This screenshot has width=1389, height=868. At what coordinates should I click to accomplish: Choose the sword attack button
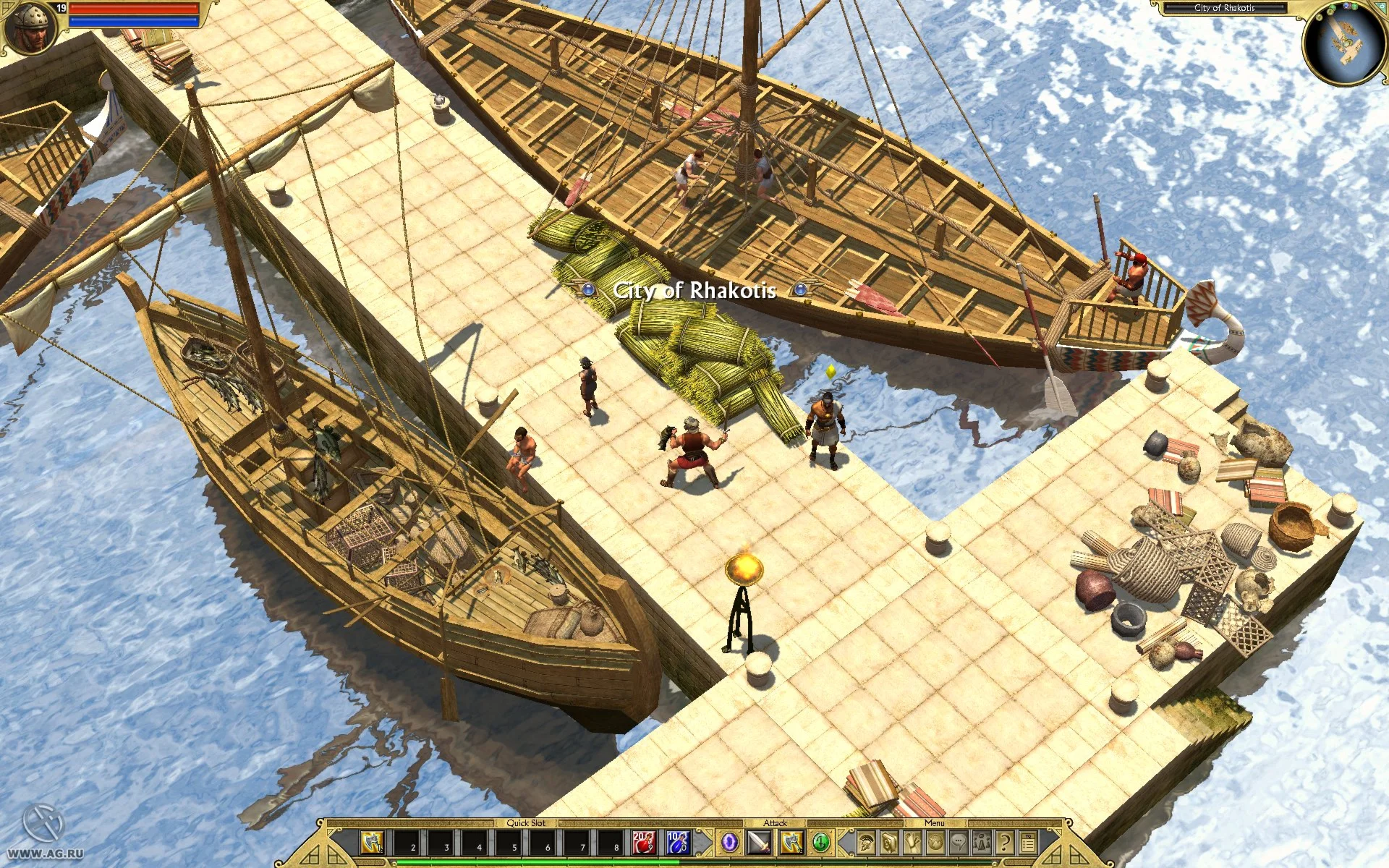(760, 843)
